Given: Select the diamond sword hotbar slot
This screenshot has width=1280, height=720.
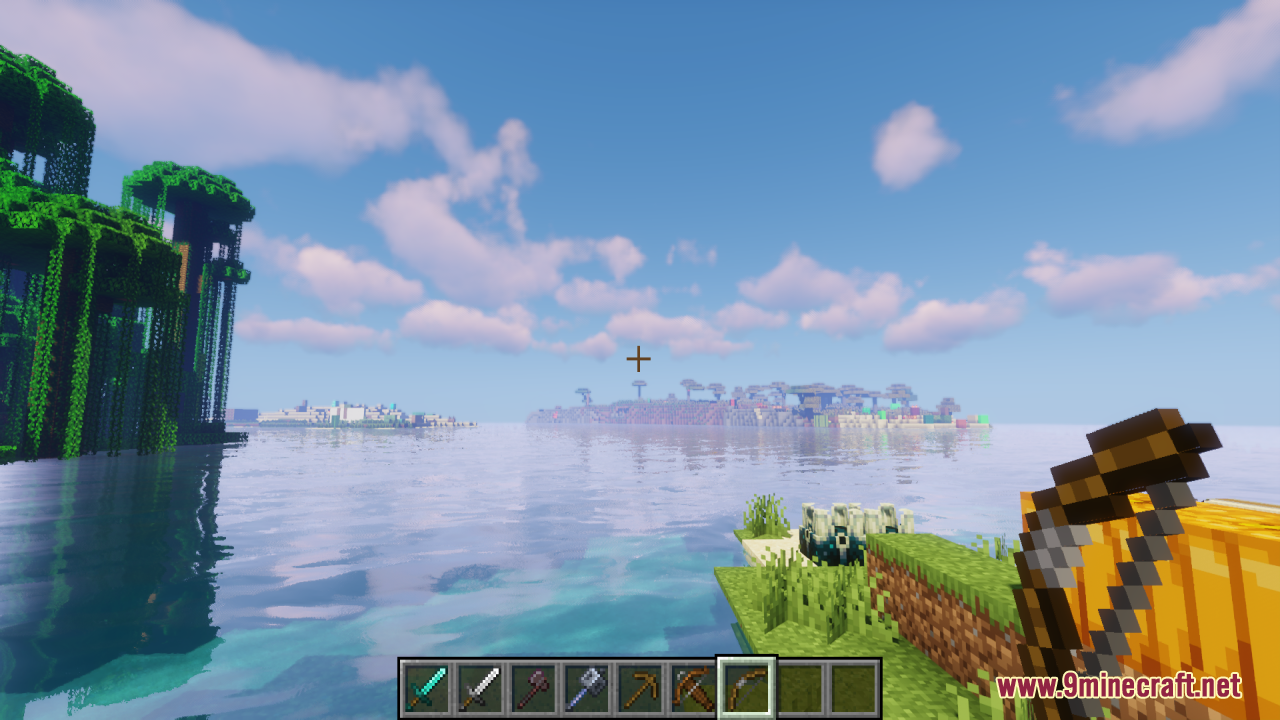Looking at the screenshot, I should pyautogui.click(x=424, y=687).
